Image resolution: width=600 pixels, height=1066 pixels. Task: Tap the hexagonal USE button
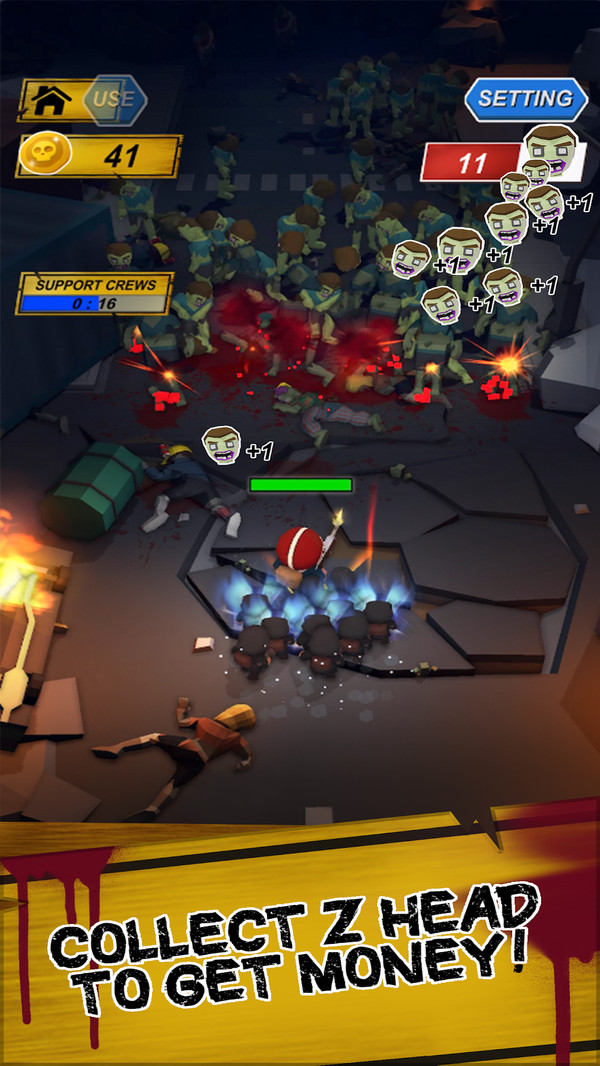coord(114,99)
